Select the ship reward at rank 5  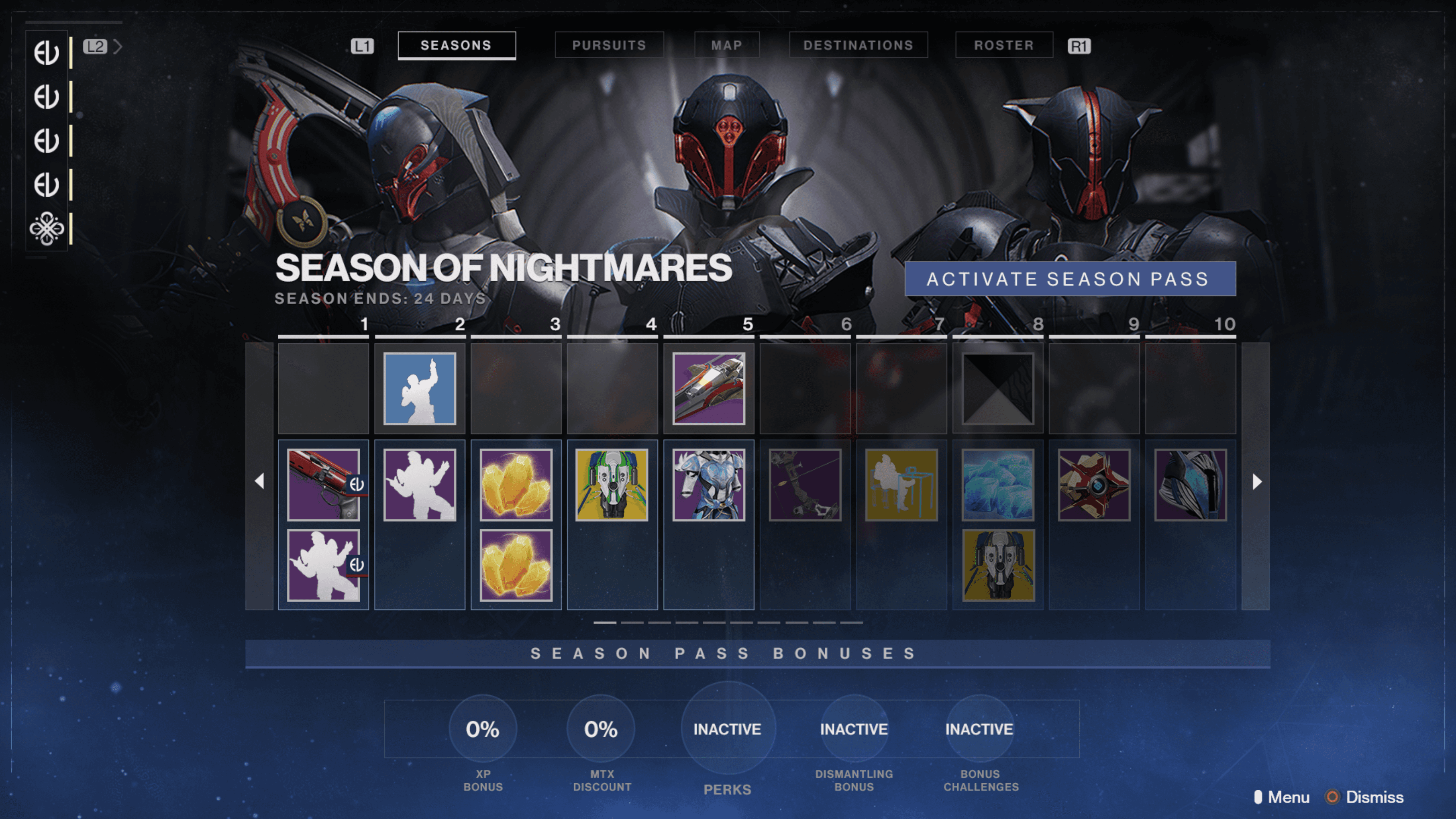pyautogui.click(x=709, y=388)
